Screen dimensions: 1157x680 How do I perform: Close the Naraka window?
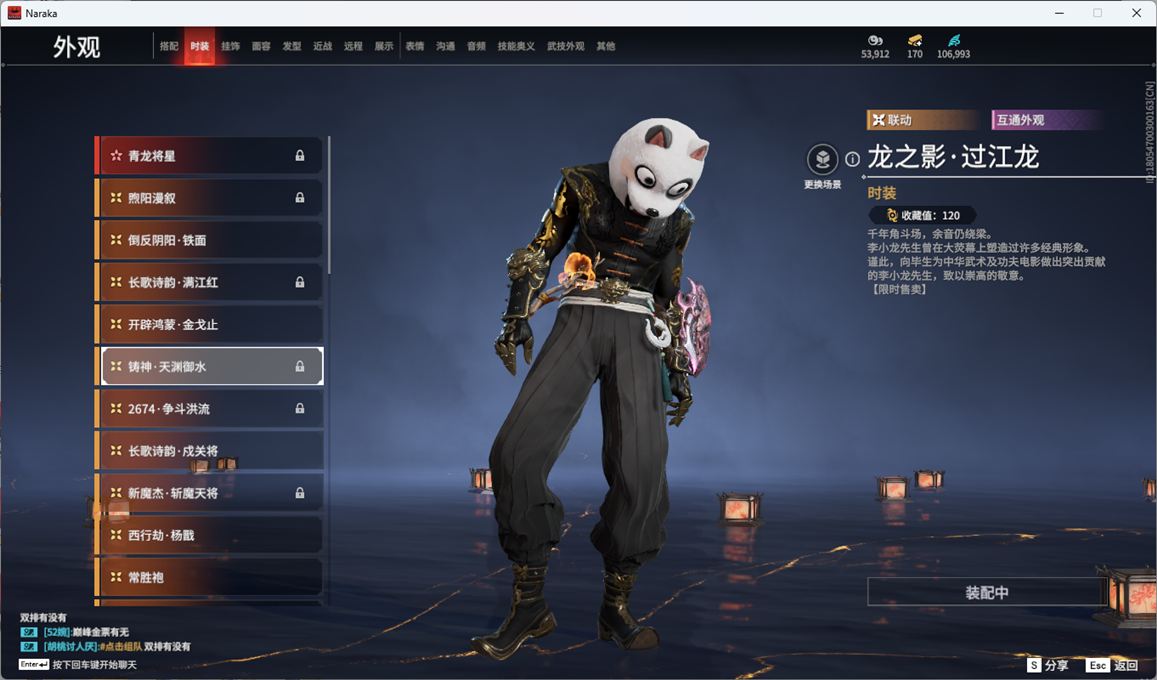click(x=1136, y=13)
